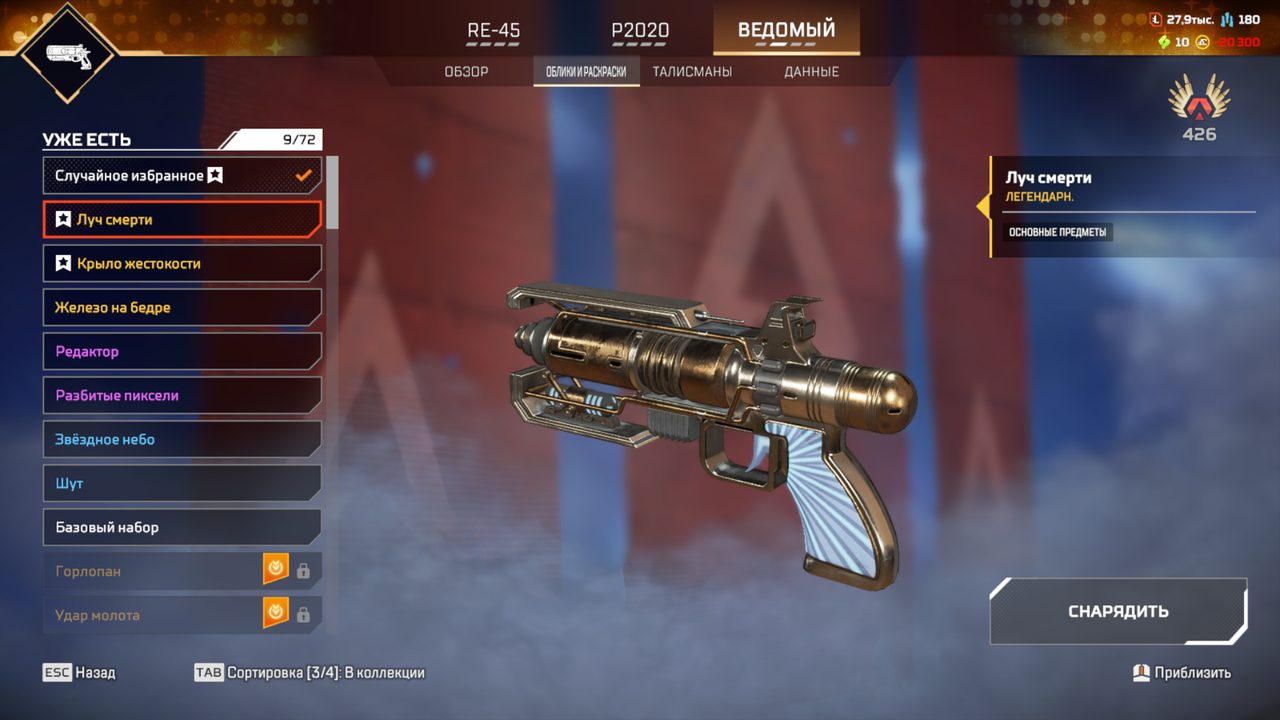This screenshot has height=720, width=1280.
Task: Equip the skin with СНАРЯДИТЬ button
Action: point(1118,611)
